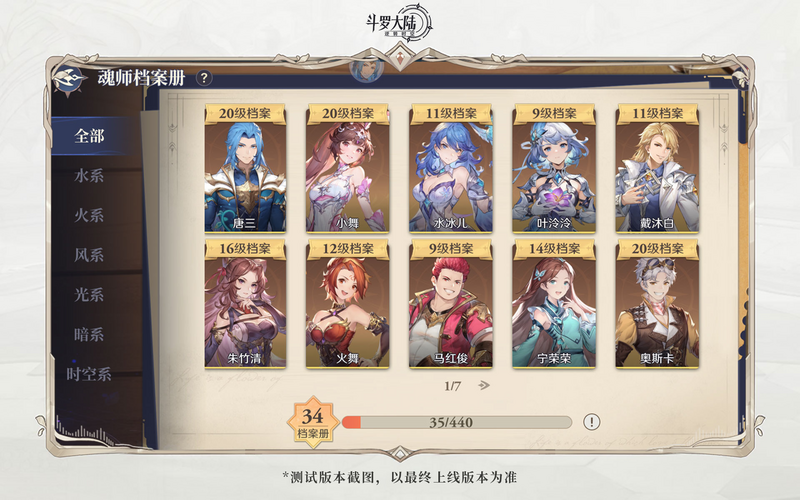Choose the 时空系 tab
Viewport: 800px width, 500px height.
pos(90,374)
